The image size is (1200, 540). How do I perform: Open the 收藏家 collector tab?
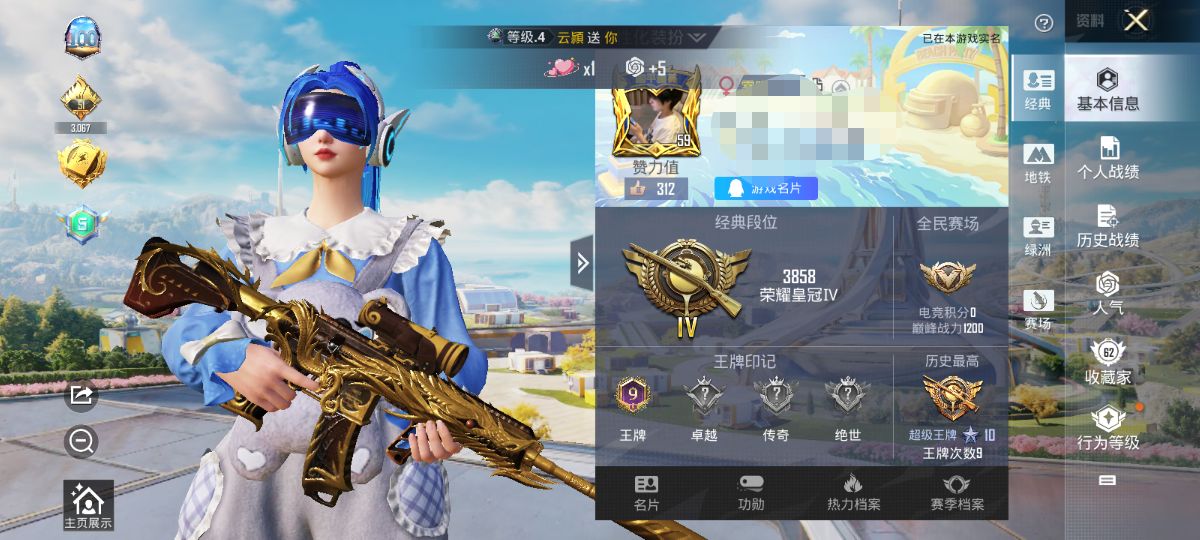point(1108,362)
